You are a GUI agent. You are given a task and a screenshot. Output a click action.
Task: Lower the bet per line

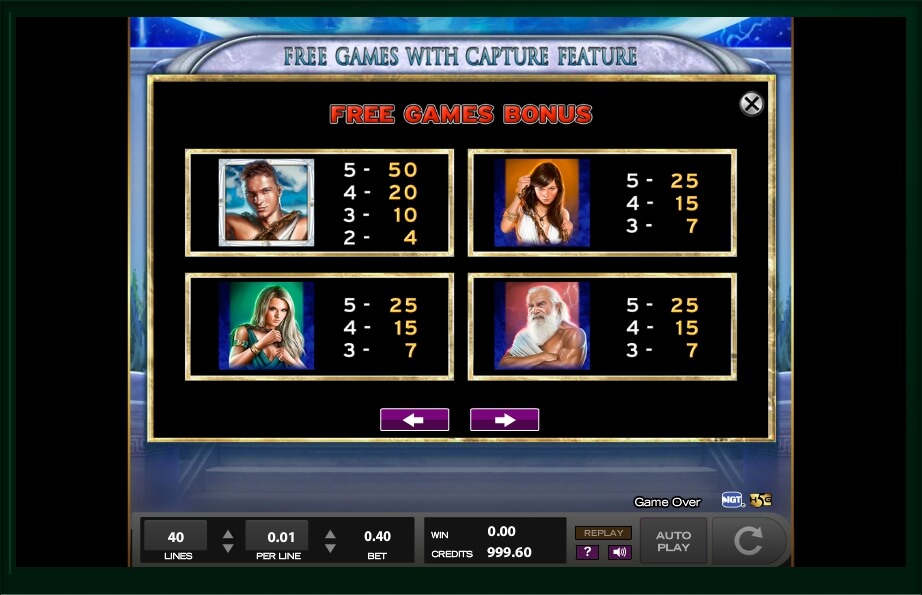coord(330,548)
